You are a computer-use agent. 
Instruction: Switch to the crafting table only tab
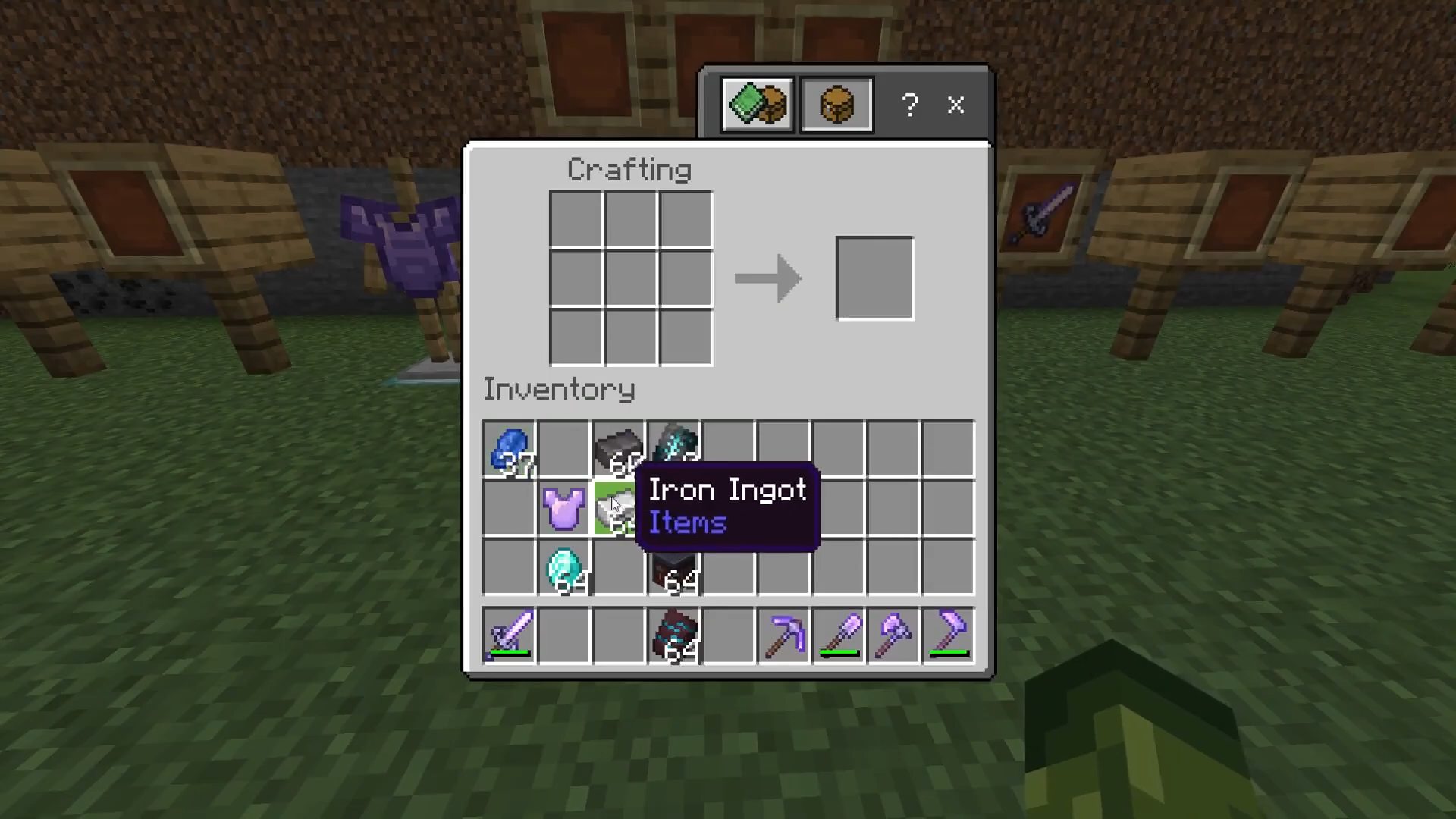coord(836,105)
